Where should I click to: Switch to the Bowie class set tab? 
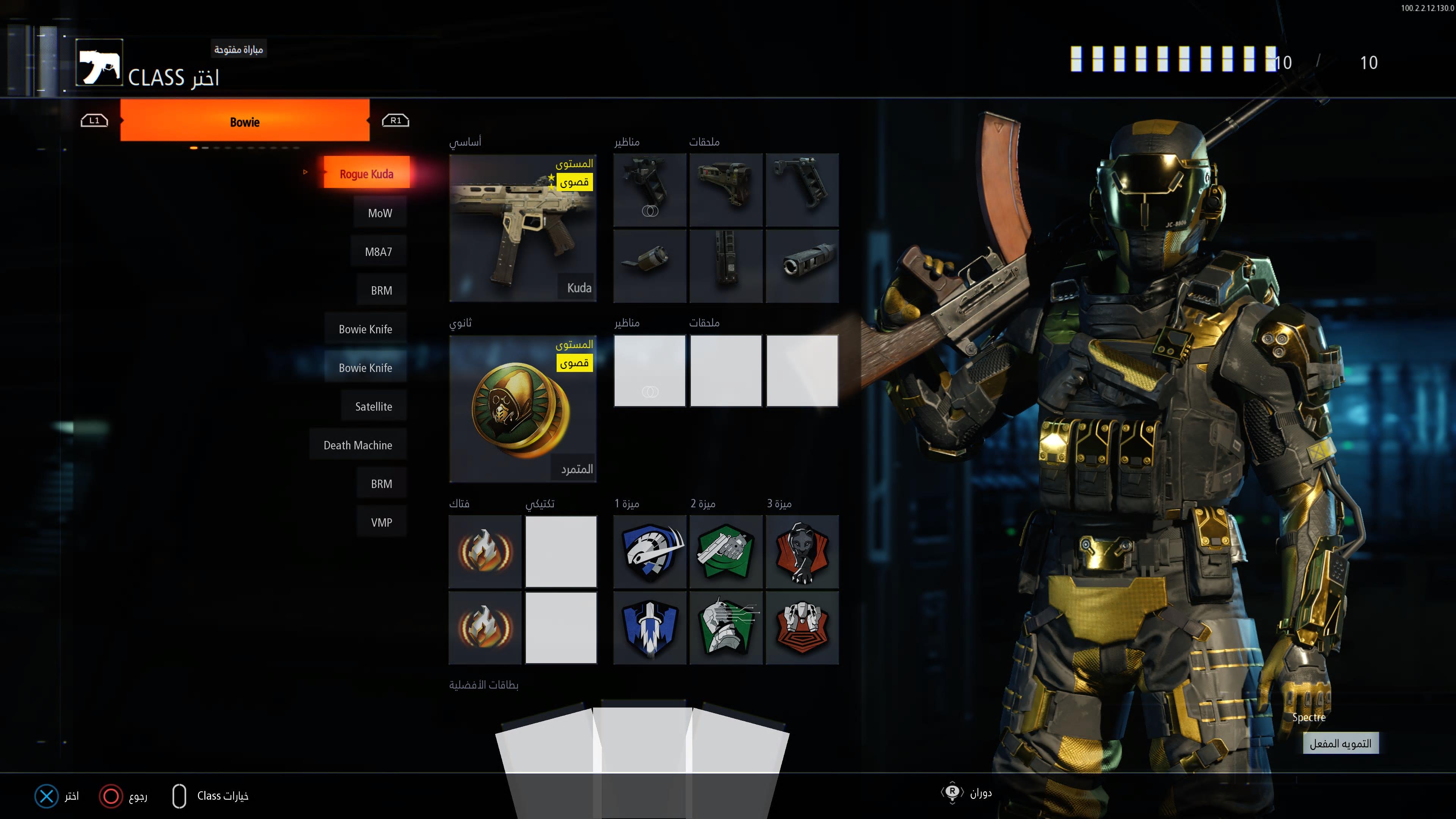pyautogui.click(x=245, y=121)
